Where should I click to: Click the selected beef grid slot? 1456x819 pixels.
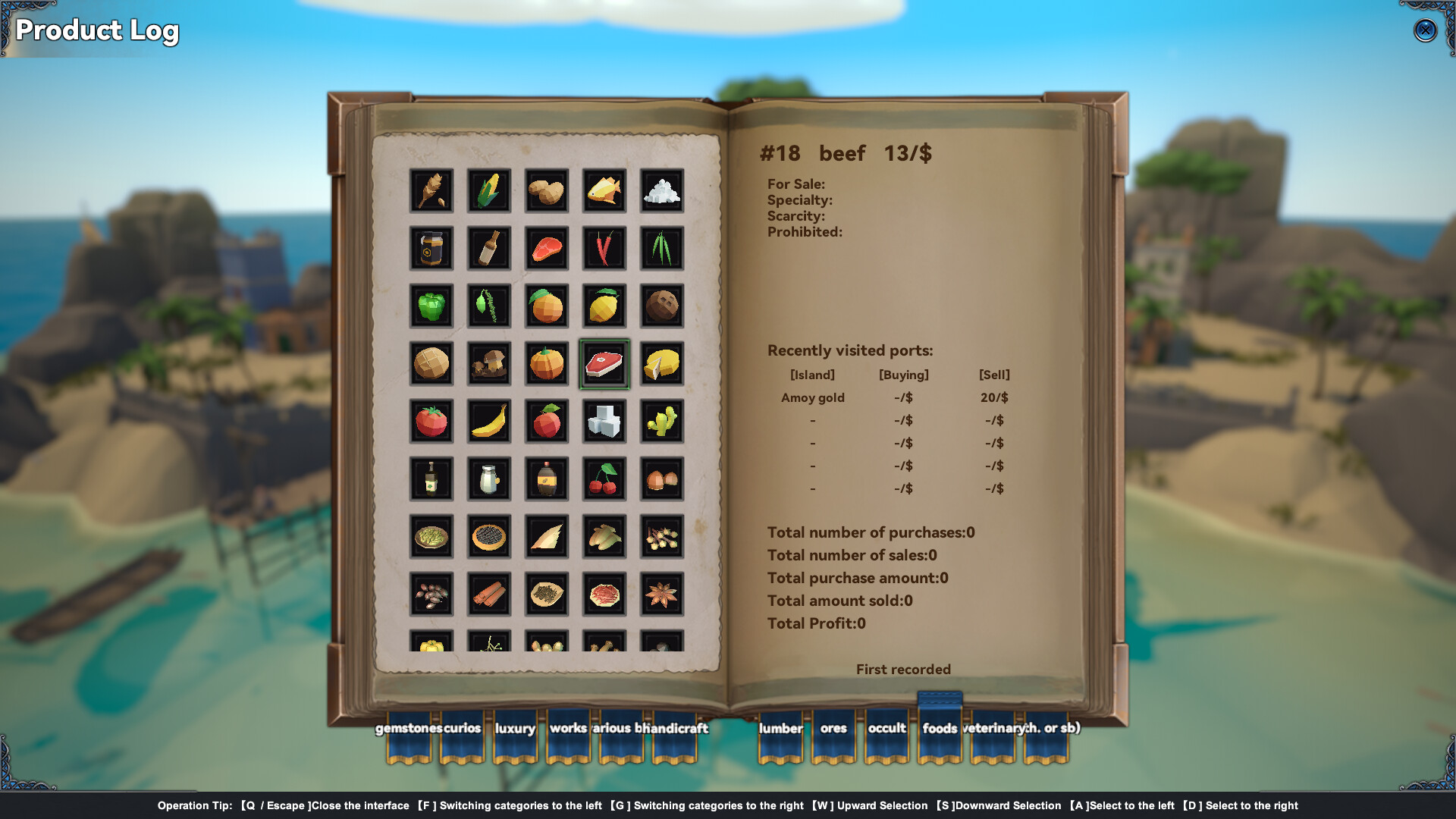tap(604, 362)
